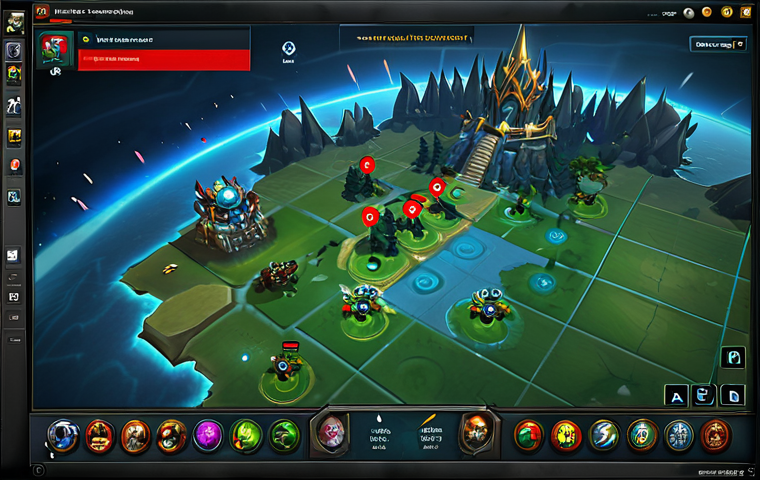The image size is (760, 480).
Task: Click the square "A" button
Action: click(676, 396)
